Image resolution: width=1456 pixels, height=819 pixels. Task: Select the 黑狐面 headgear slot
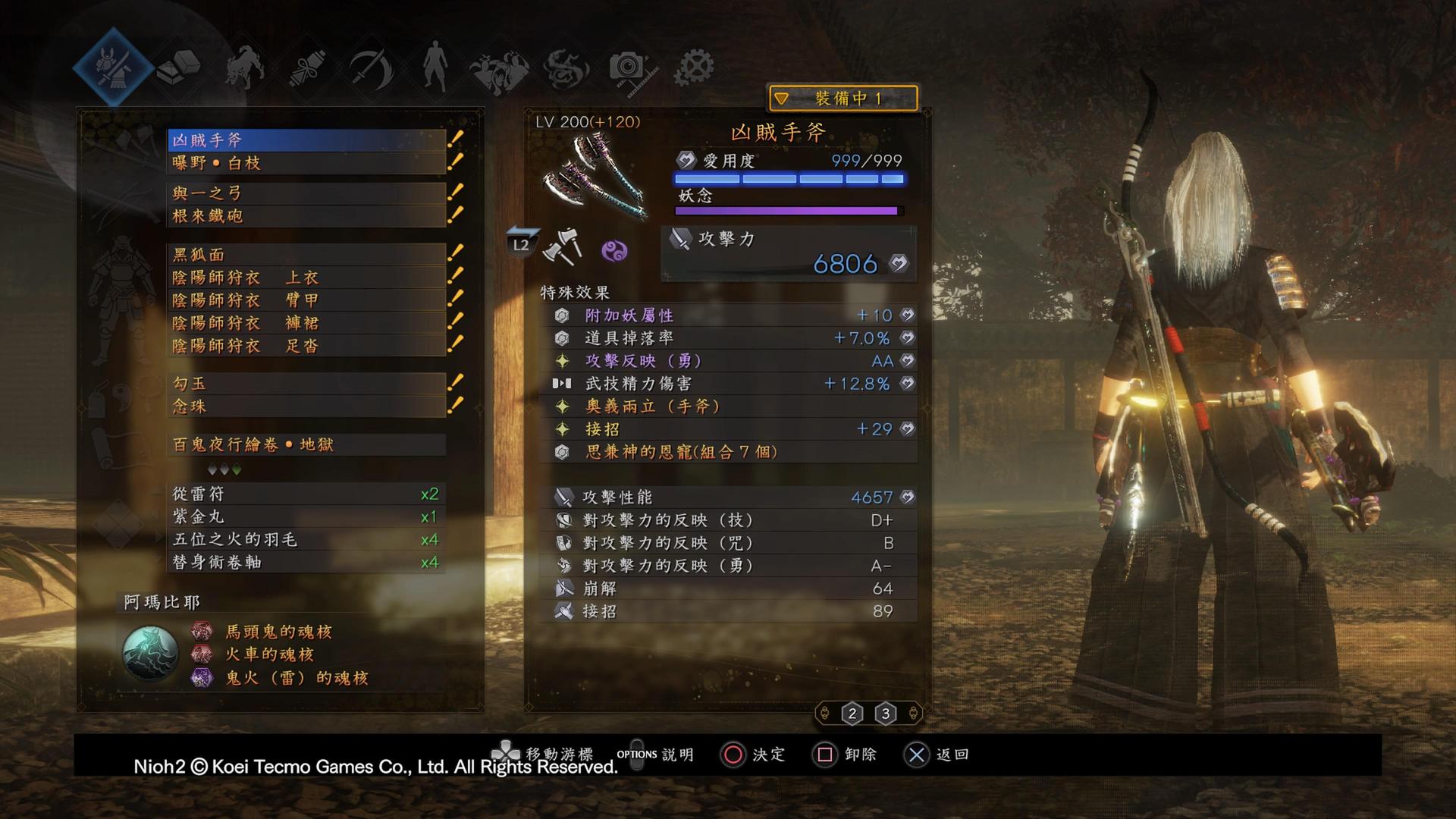click(x=306, y=255)
